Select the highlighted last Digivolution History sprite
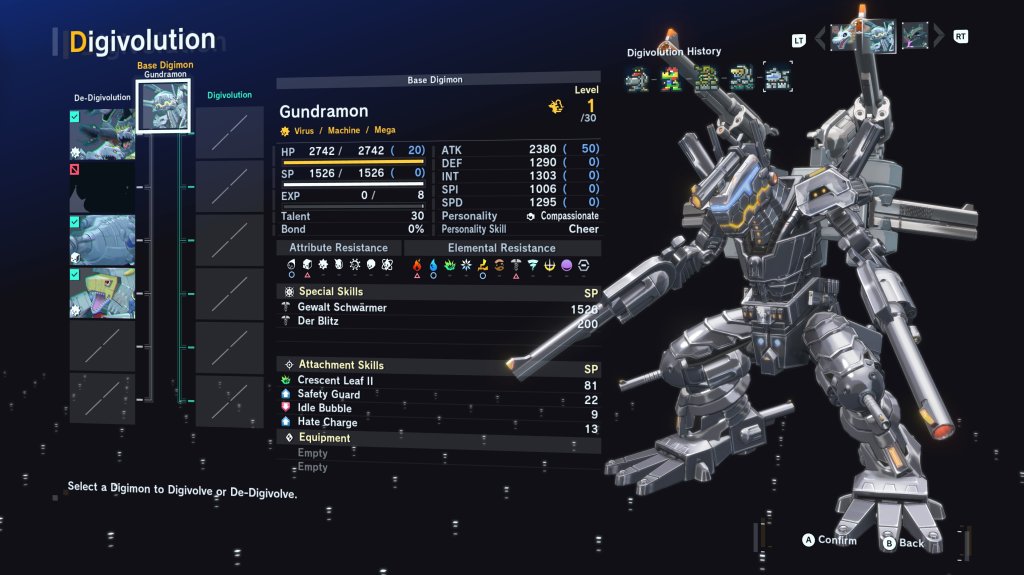The image size is (1024, 575). click(777, 77)
